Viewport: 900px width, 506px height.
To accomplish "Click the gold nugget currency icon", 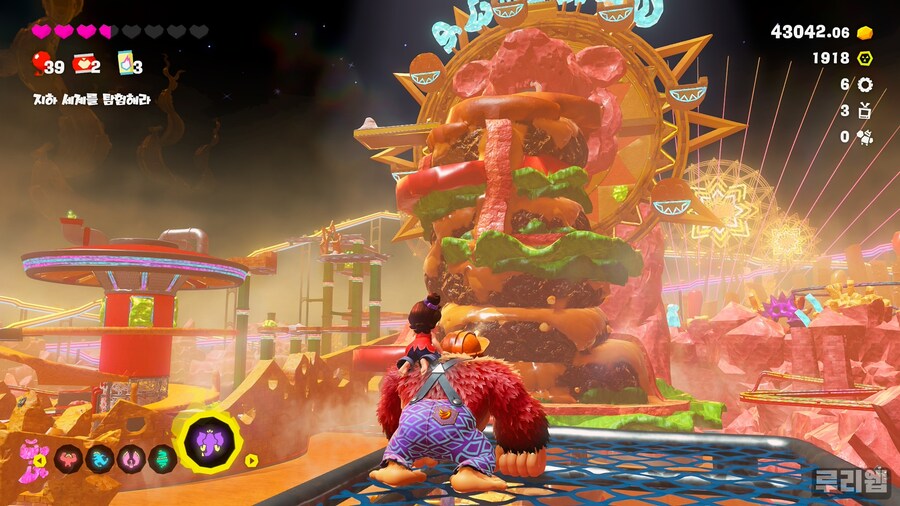I will 865,32.
